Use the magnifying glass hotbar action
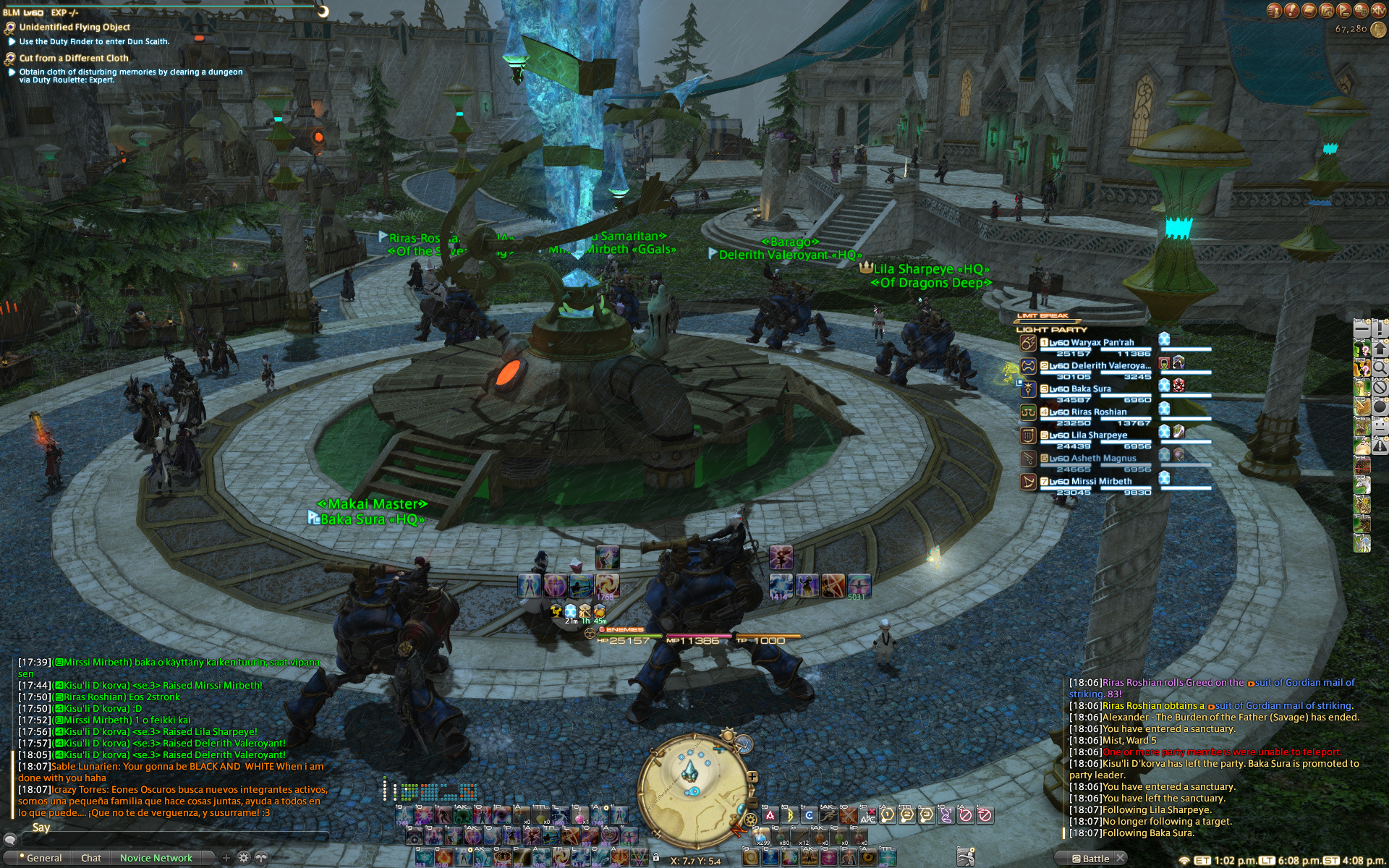Image resolution: width=1389 pixels, height=868 pixels. point(1380,367)
